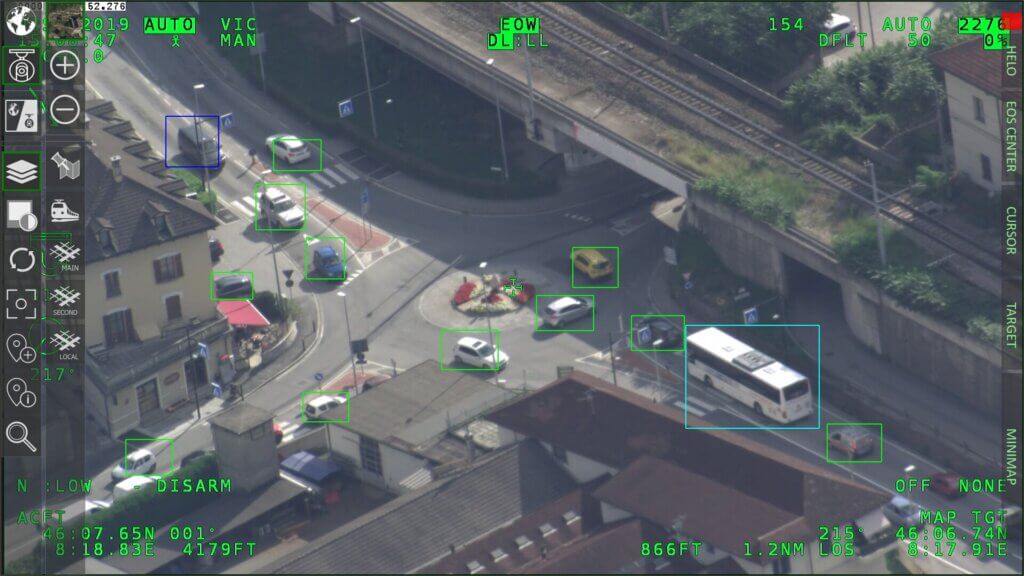Toggle the railway train layer
The image size is (1024, 576).
[x=65, y=211]
